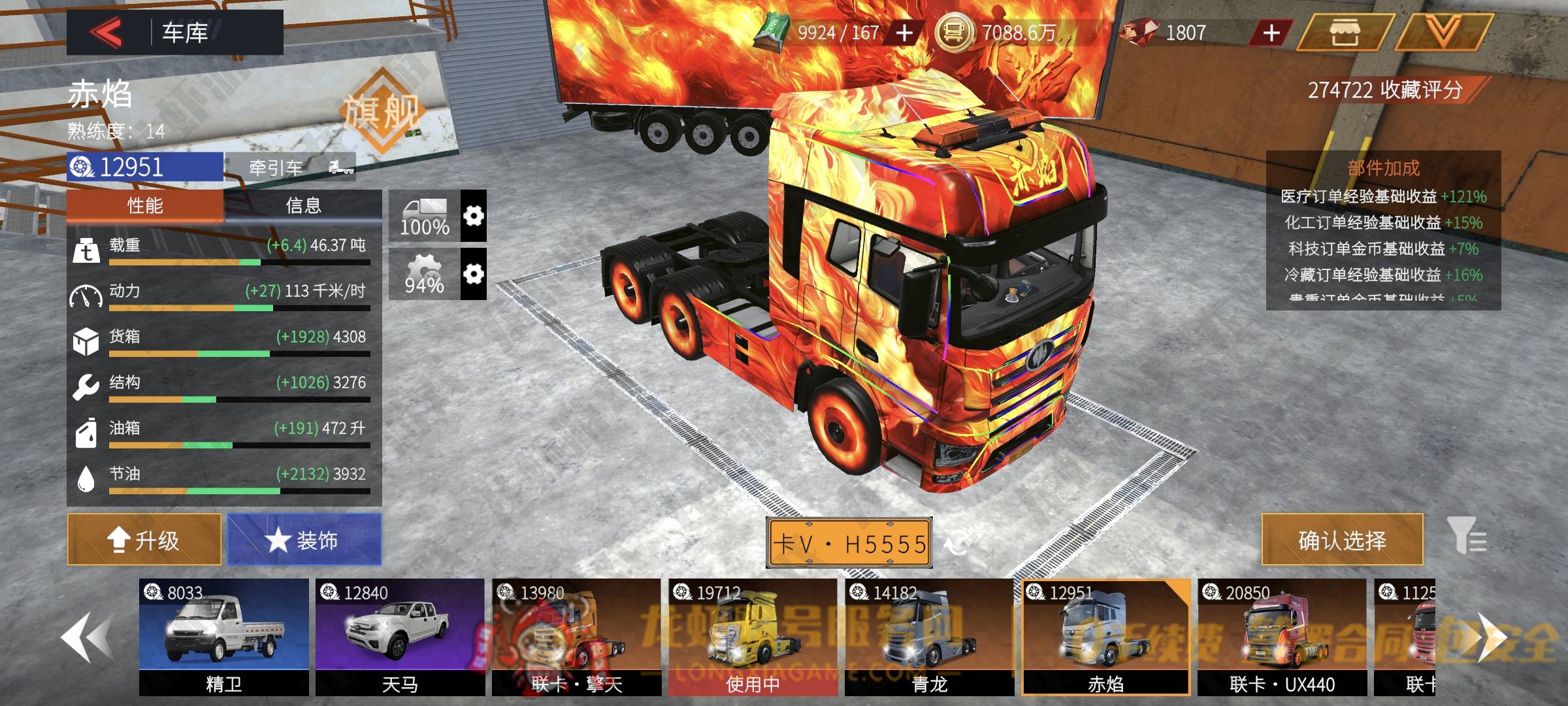Select the yellow truck marked 使用中
Viewport: 1568px width, 706px height.
tap(753, 637)
